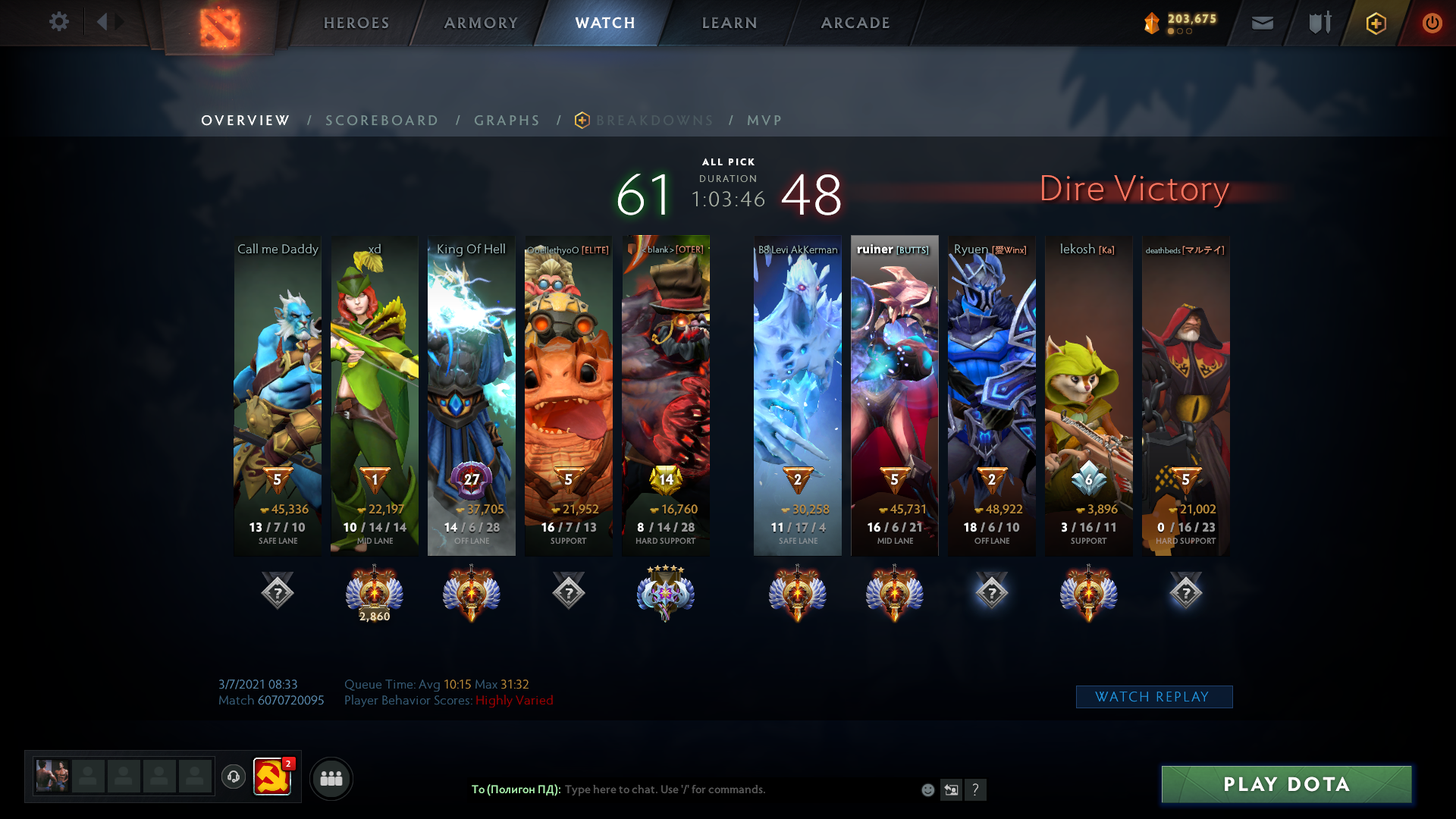Go to the Arcade tab
The image size is (1456, 819).
tap(855, 23)
